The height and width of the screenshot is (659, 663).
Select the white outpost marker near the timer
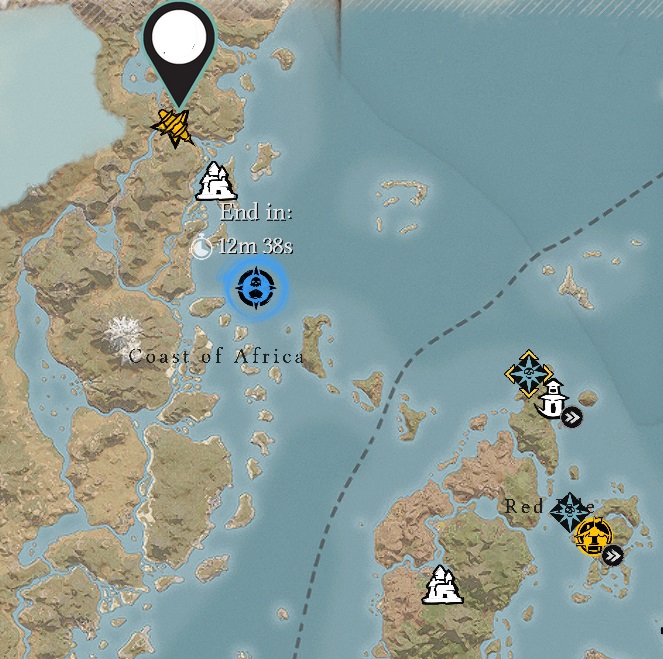(x=216, y=181)
